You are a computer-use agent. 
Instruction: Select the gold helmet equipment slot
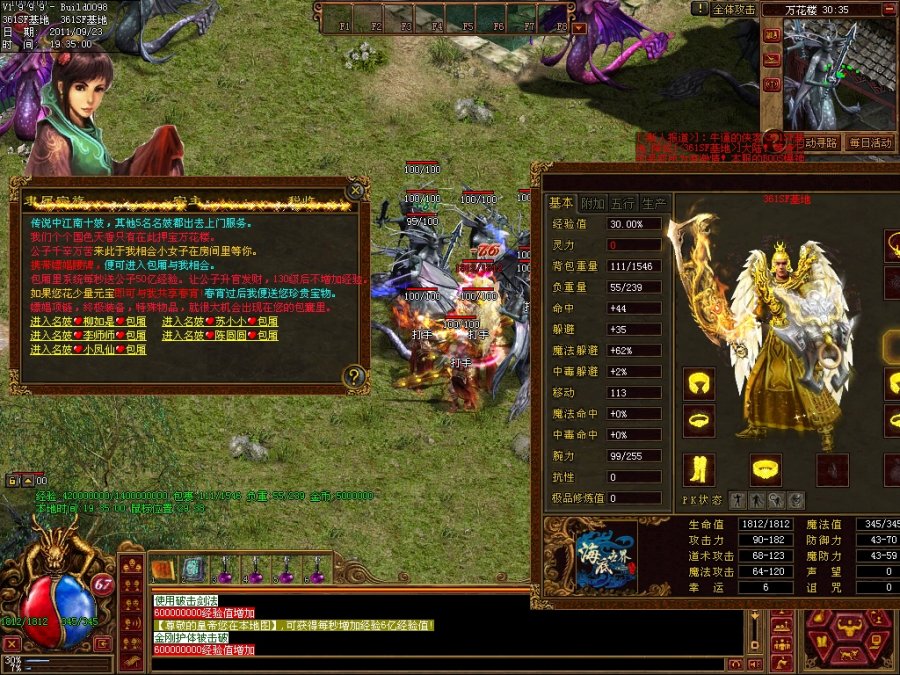tap(699, 384)
